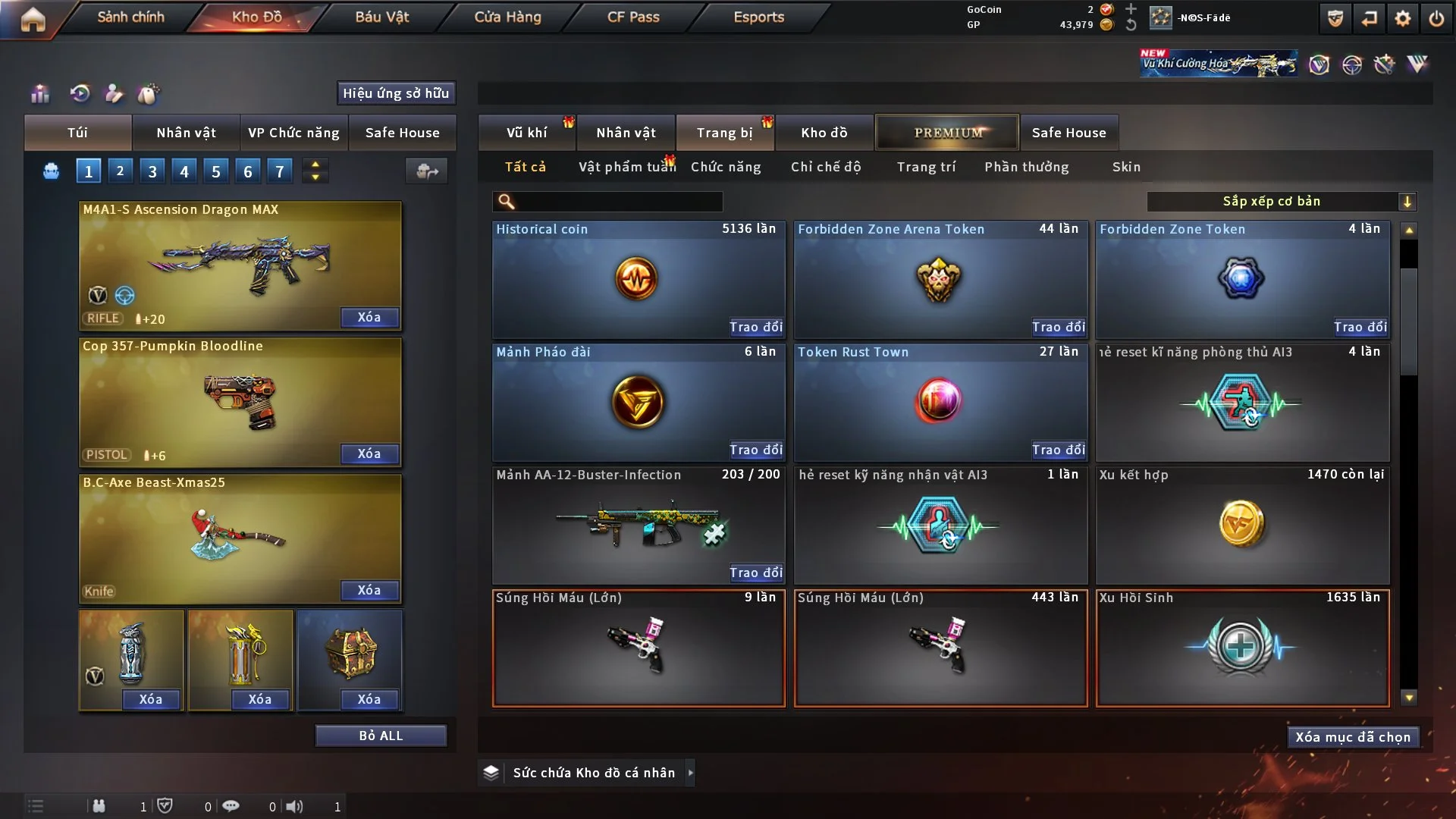Screen dimensions: 1456x819
Task: Open the settings gear icon
Action: [x=1403, y=19]
